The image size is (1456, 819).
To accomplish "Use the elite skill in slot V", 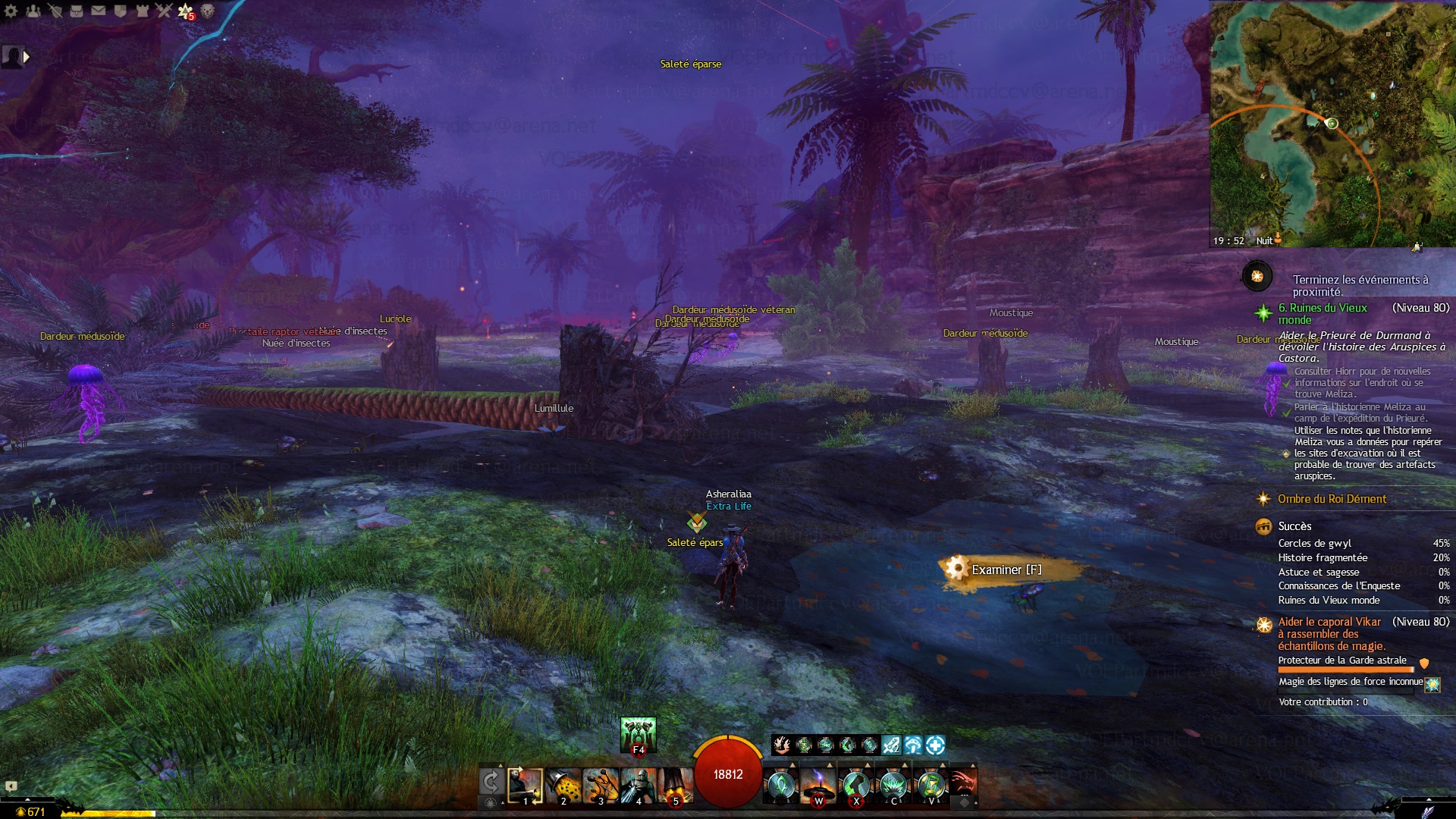I will coord(931,786).
